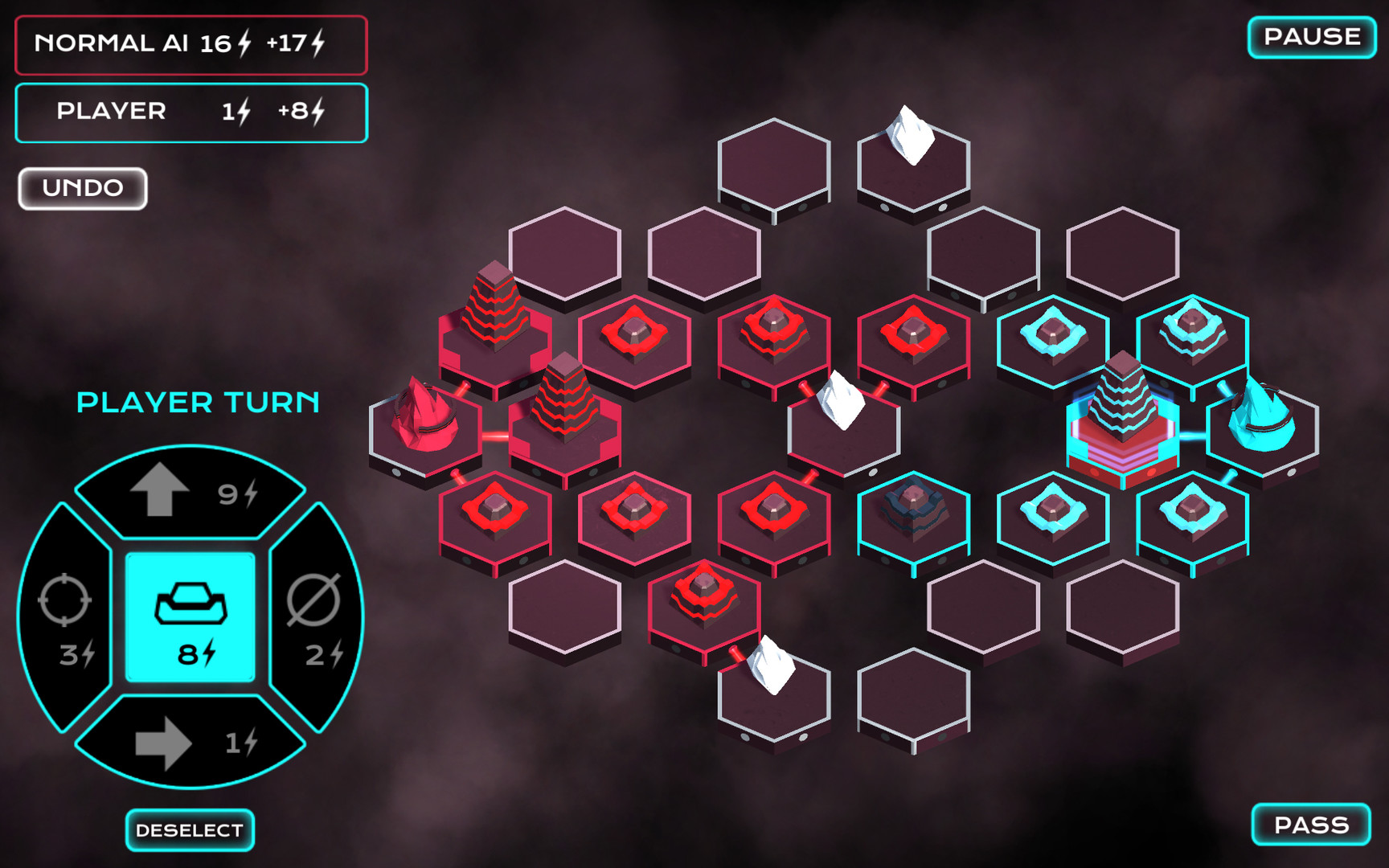This screenshot has height=868, width=1389.
Task: Click the NORMAL AI status panel
Action: click(x=189, y=46)
